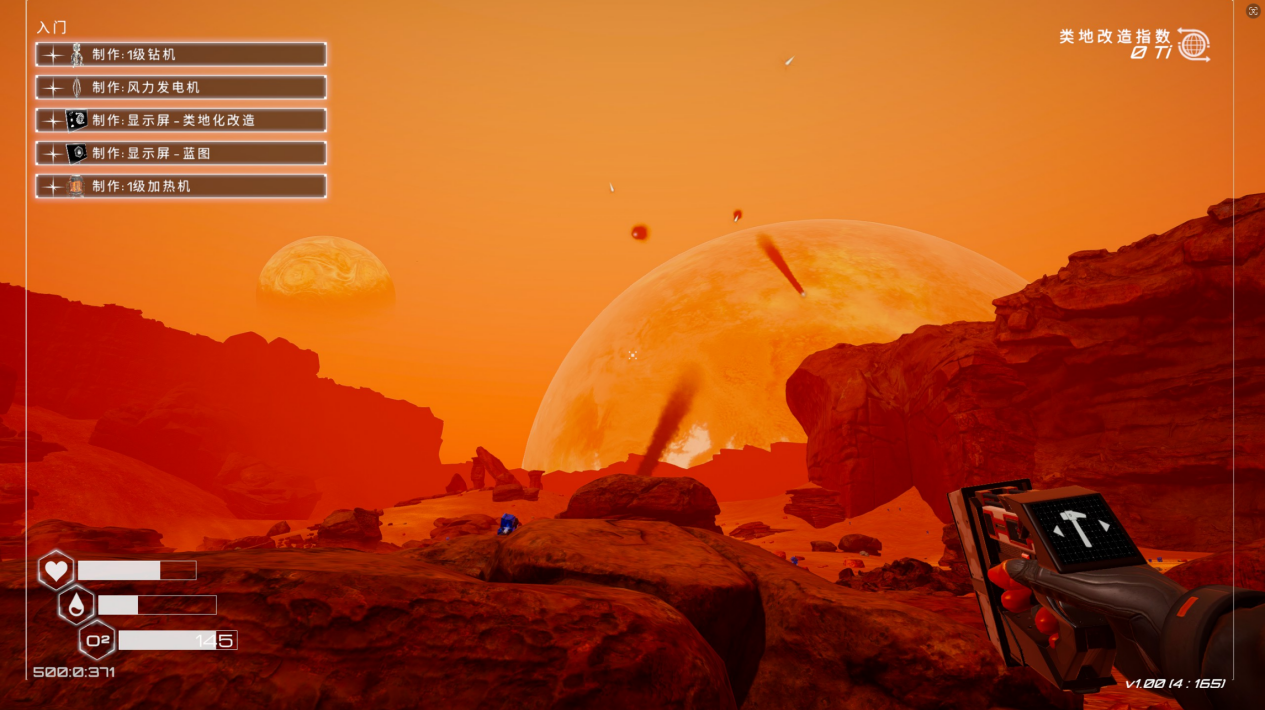Click the round overlay button in the top-right corner

(1254, 11)
